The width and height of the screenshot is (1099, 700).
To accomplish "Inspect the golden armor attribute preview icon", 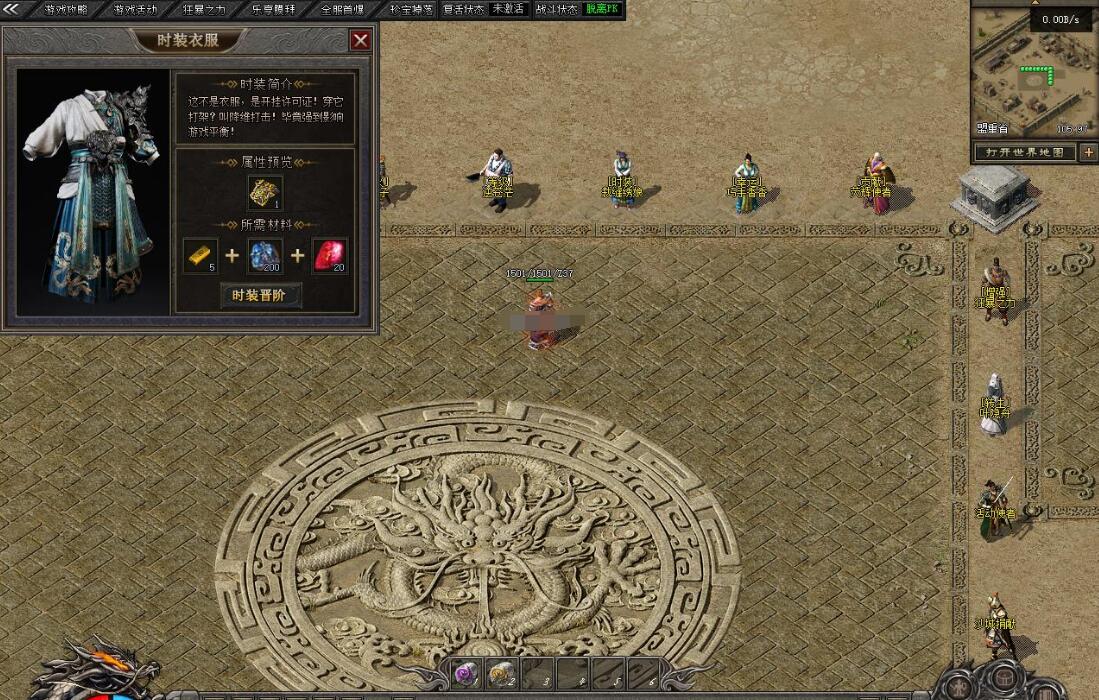I will 265,193.
